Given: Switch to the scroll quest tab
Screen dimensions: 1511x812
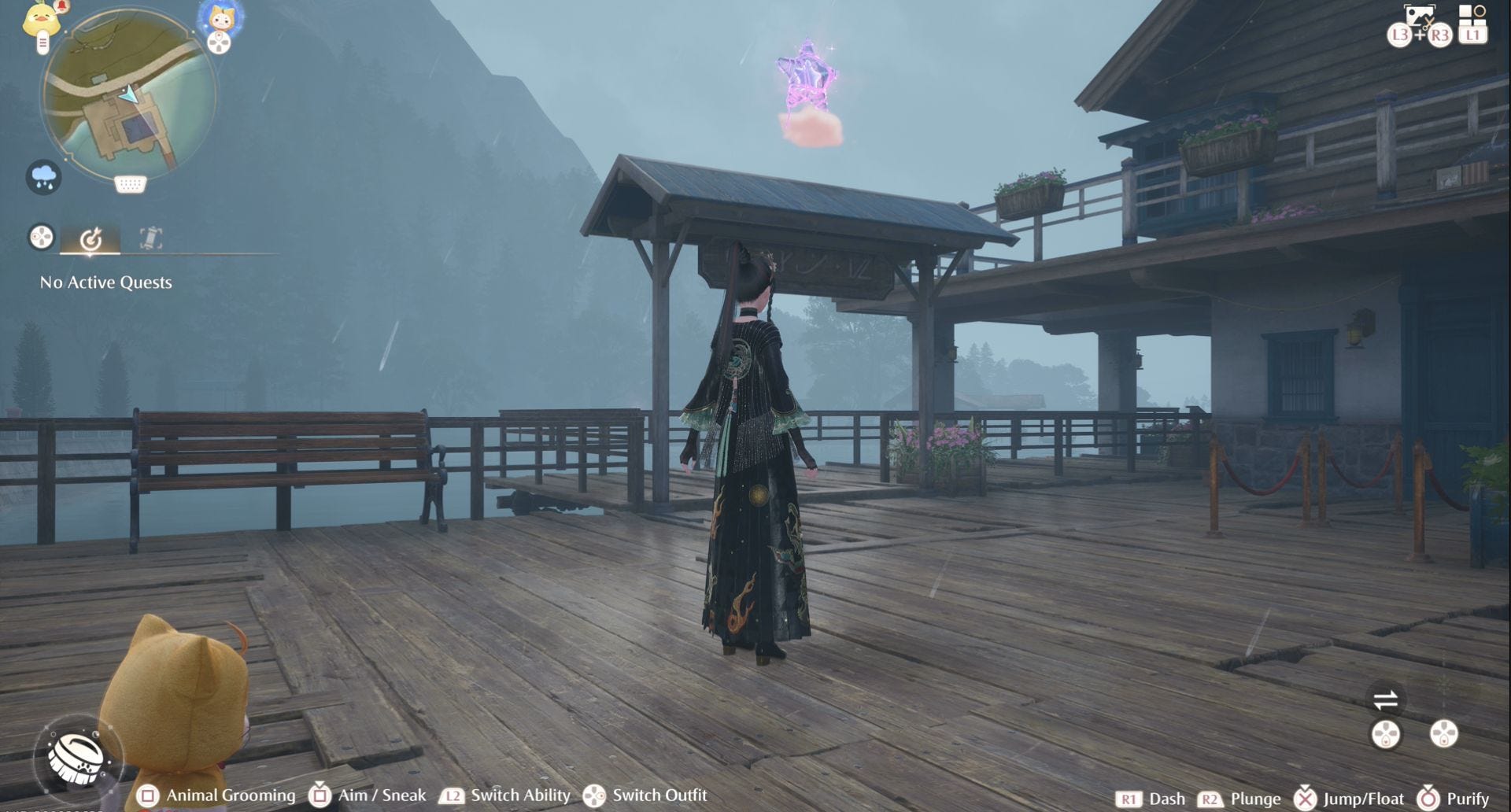Looking at the screenshot, I should (150, 238).
